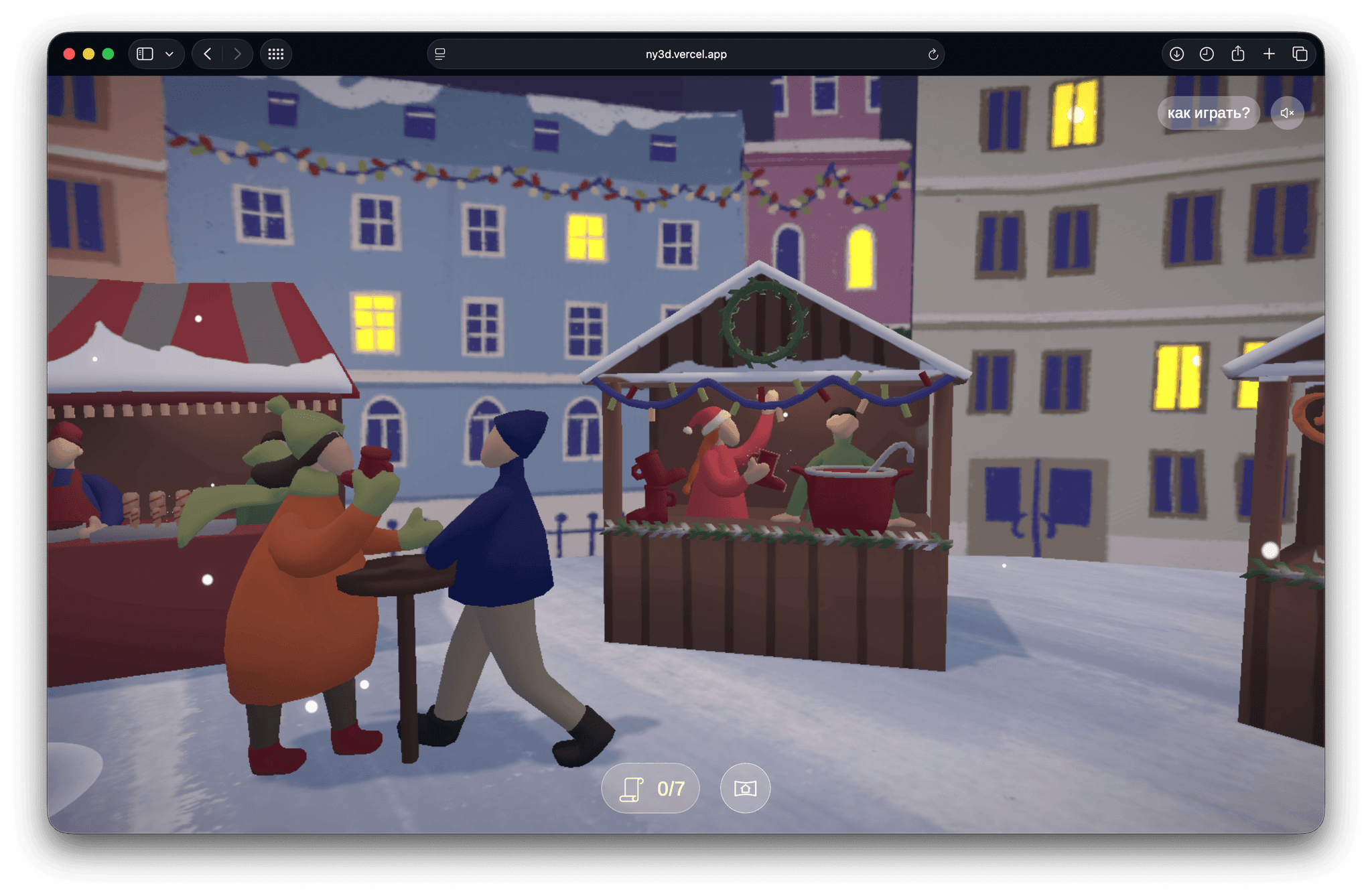
Task: Click the red traffic light to close window
Action: [x=69, y=52]
